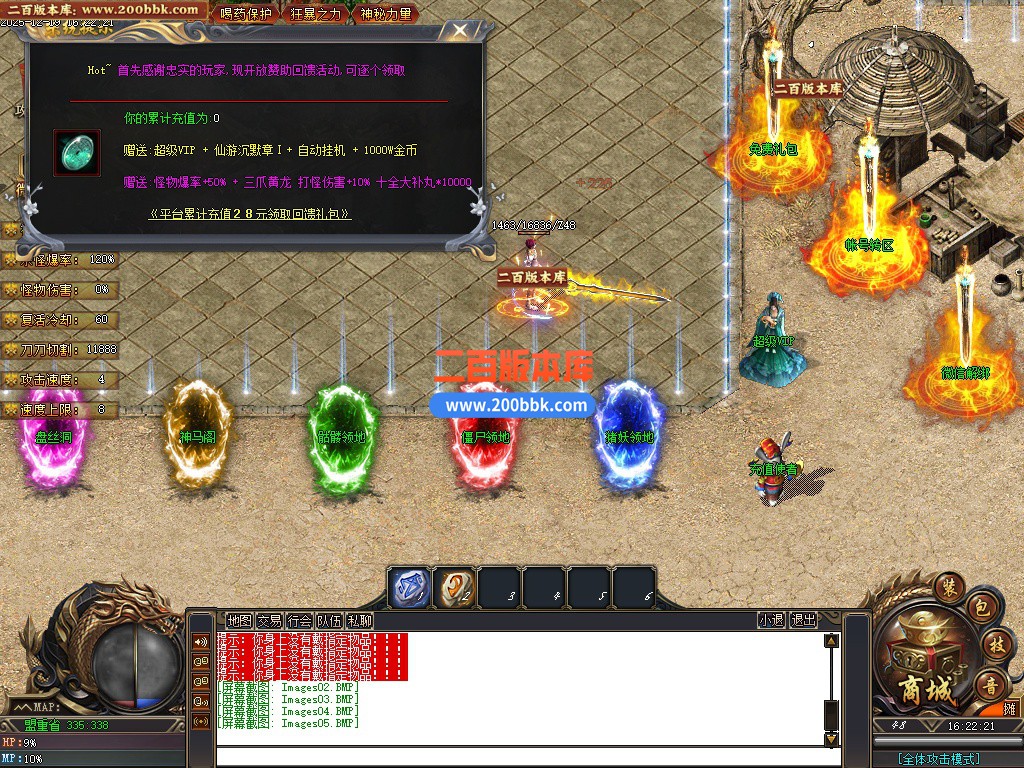Open the 狂暴之力 top button
This screenshot has height=768, width=1024.
(316, 13)
